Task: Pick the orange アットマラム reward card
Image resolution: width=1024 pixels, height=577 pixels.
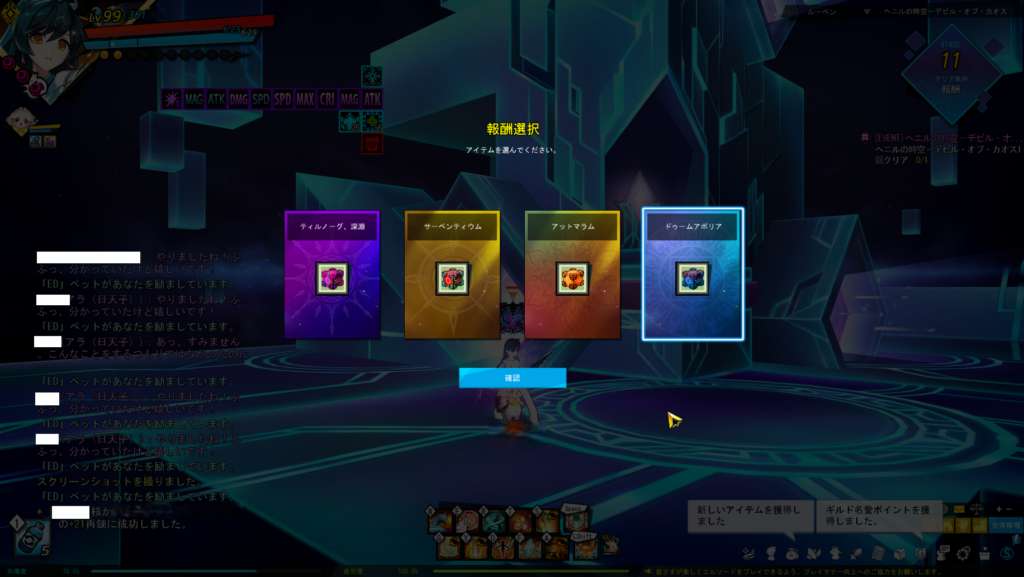Action: click(x=572, y=274)
